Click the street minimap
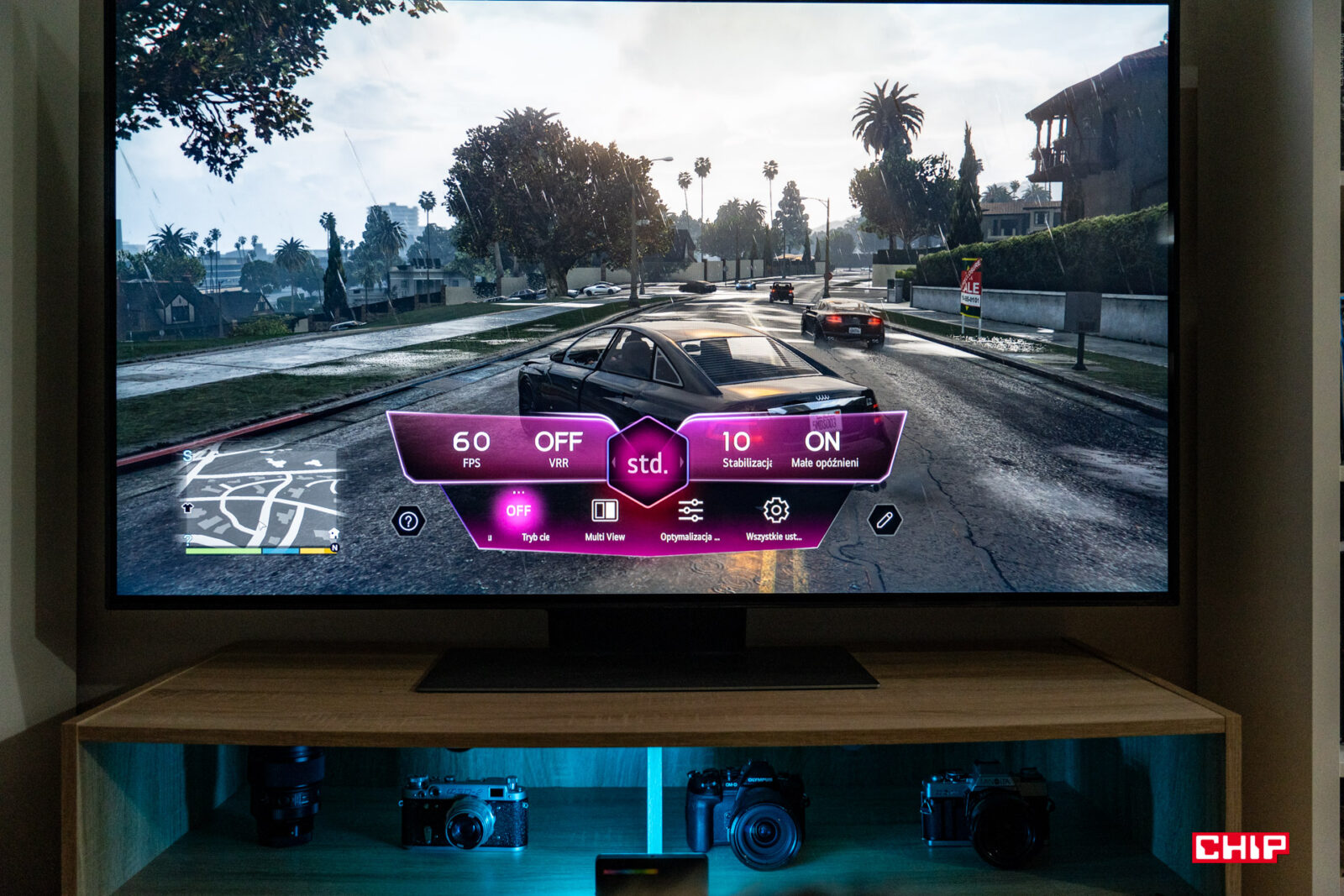1344x896 pixels. coord(260,501)
